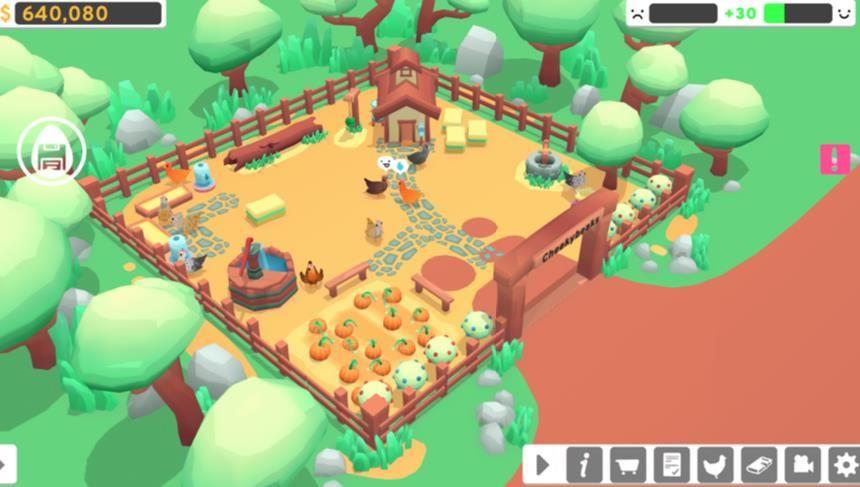Viewport: 860px width, 487px height.
Task: Open the pink exclamation alert
Action: pos(834,159)
